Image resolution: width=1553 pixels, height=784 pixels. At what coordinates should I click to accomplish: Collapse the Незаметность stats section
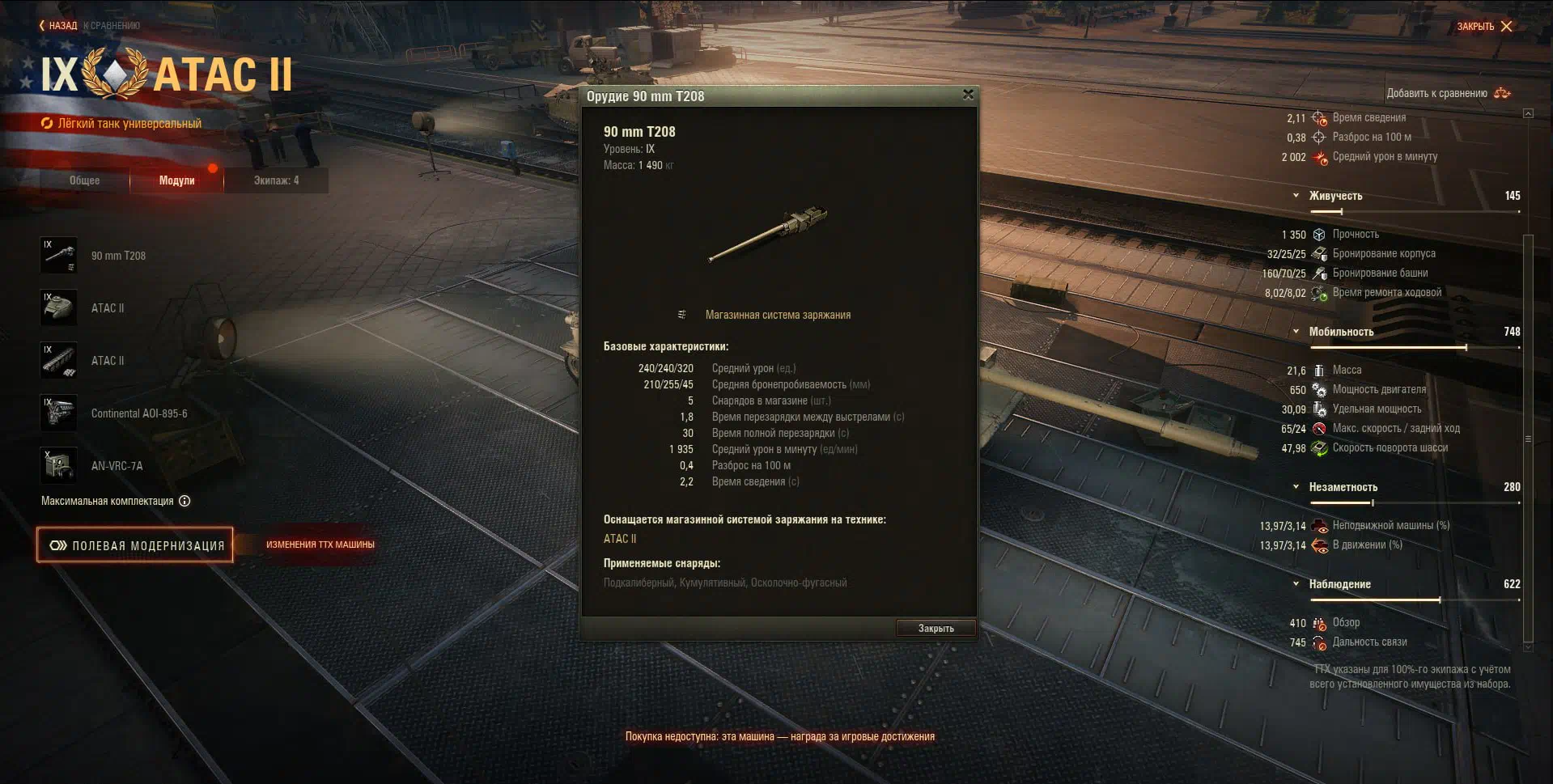[x=1296, y=487]
